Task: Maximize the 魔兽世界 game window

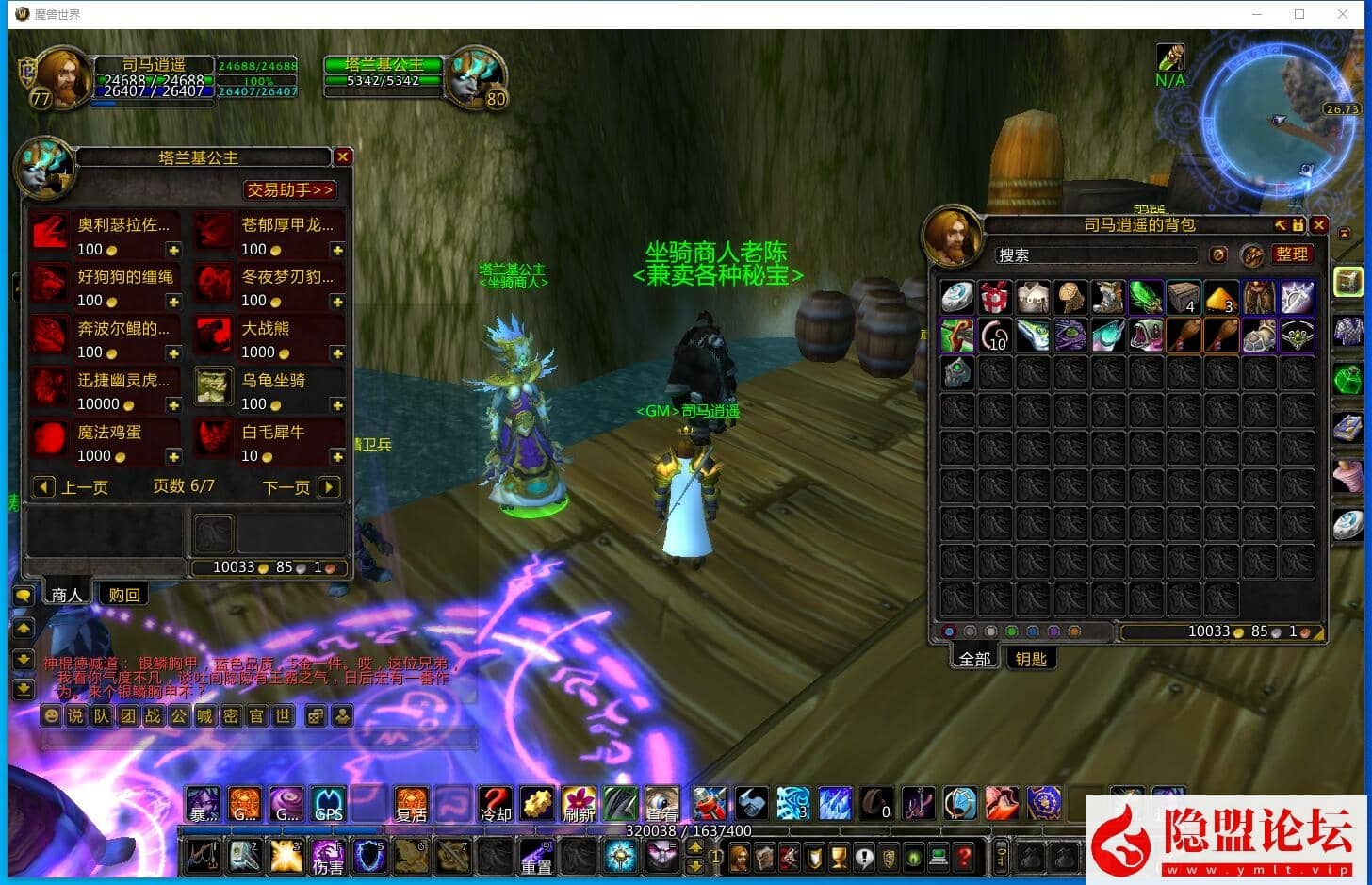Action: click(1299, 14)
